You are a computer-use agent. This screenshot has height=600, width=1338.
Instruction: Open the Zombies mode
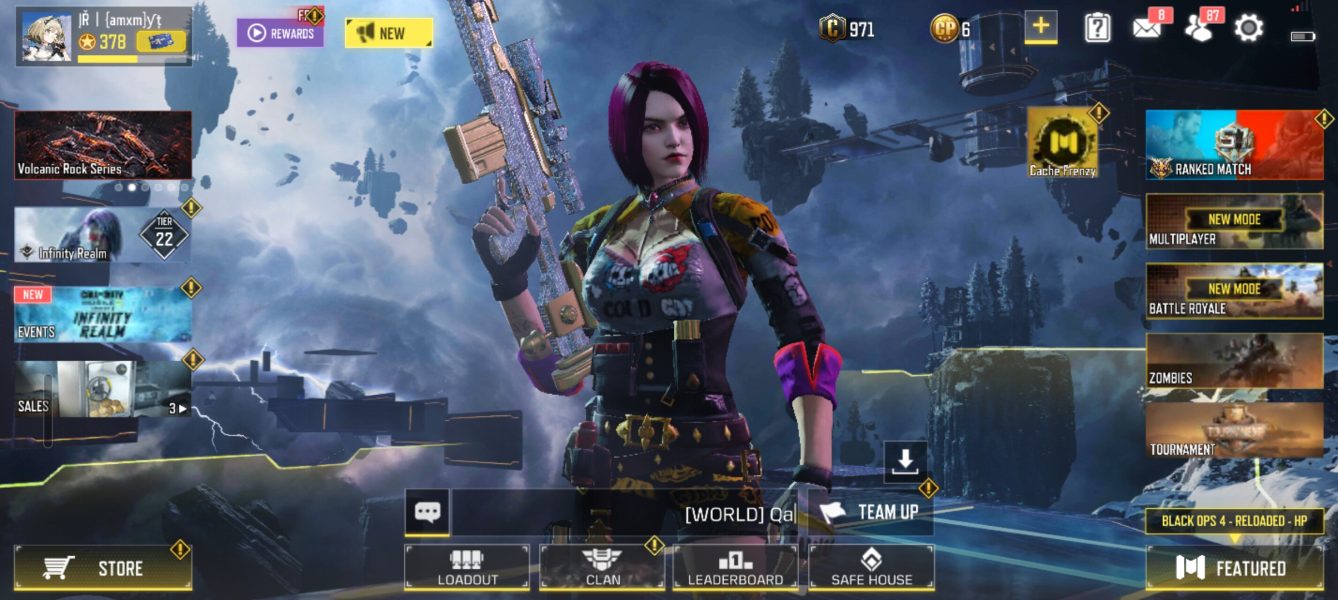[x=1234, y=360]
